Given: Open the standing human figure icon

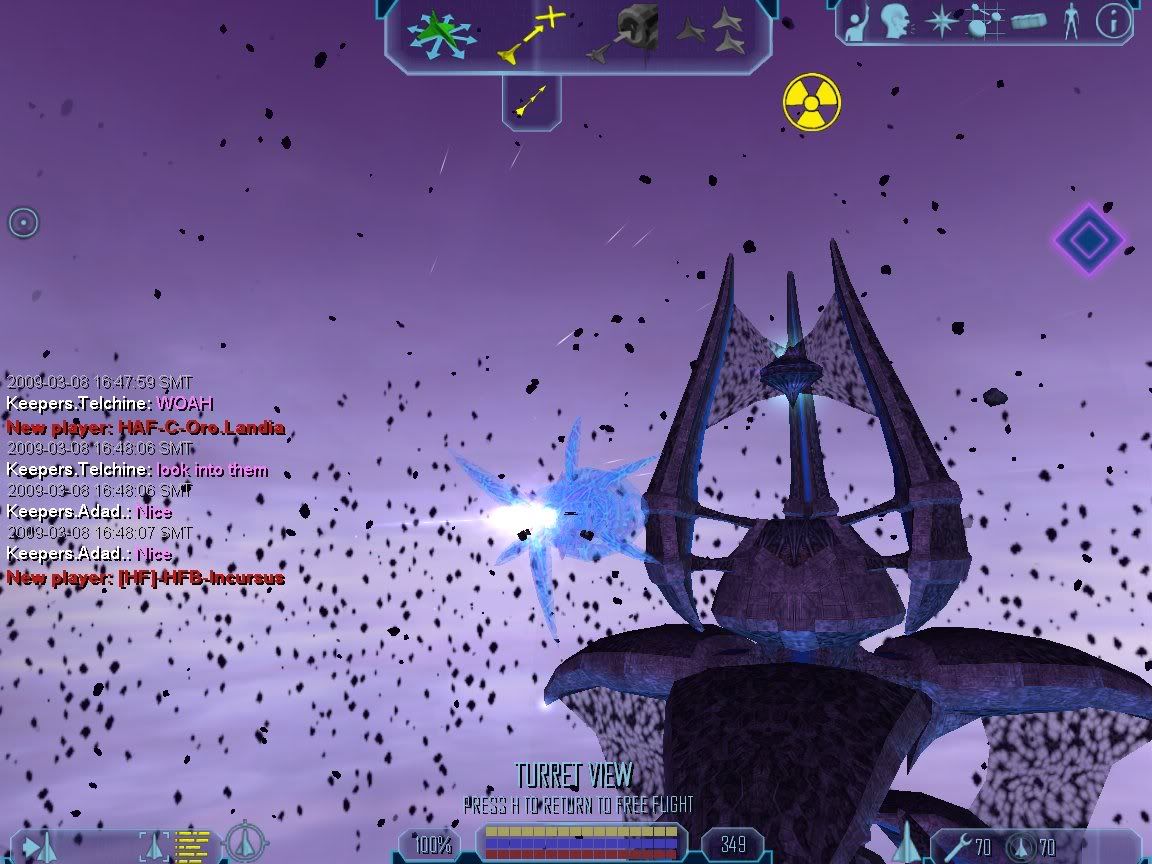Looking at the screenshot, I should click(1071, 22).
